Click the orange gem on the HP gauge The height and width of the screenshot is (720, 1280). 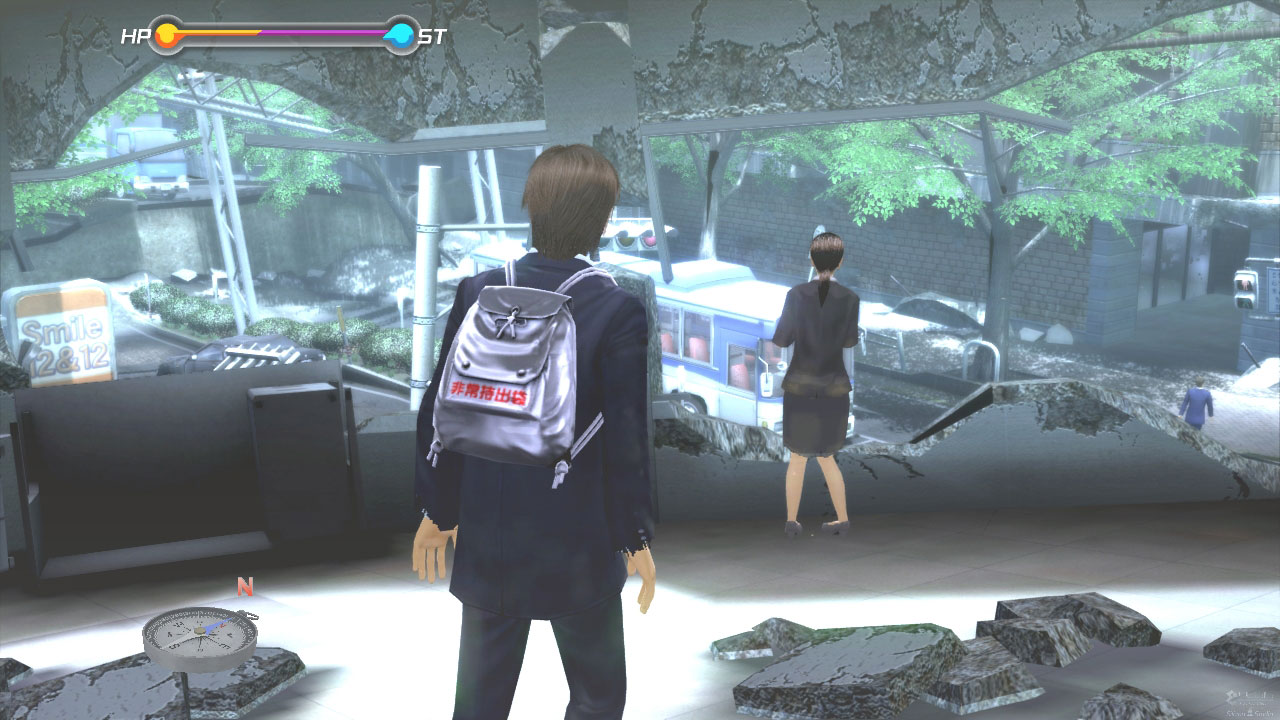tap(167, 31)
